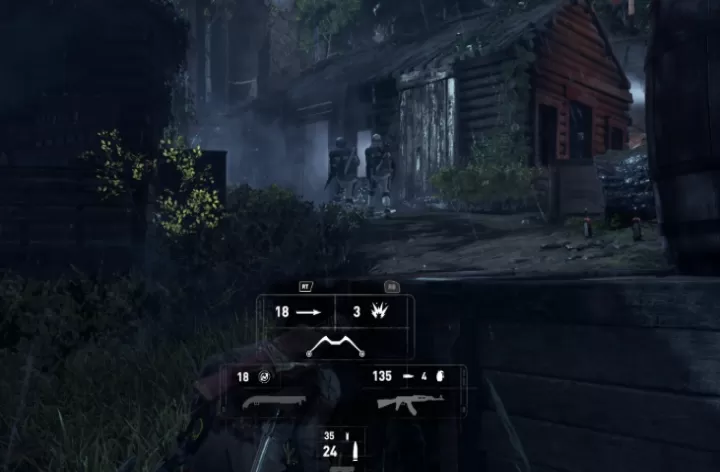720x472 pixels.
Task: Switch to the AK assault rifle
Action: pyautogui.click(x=410, y=403)
